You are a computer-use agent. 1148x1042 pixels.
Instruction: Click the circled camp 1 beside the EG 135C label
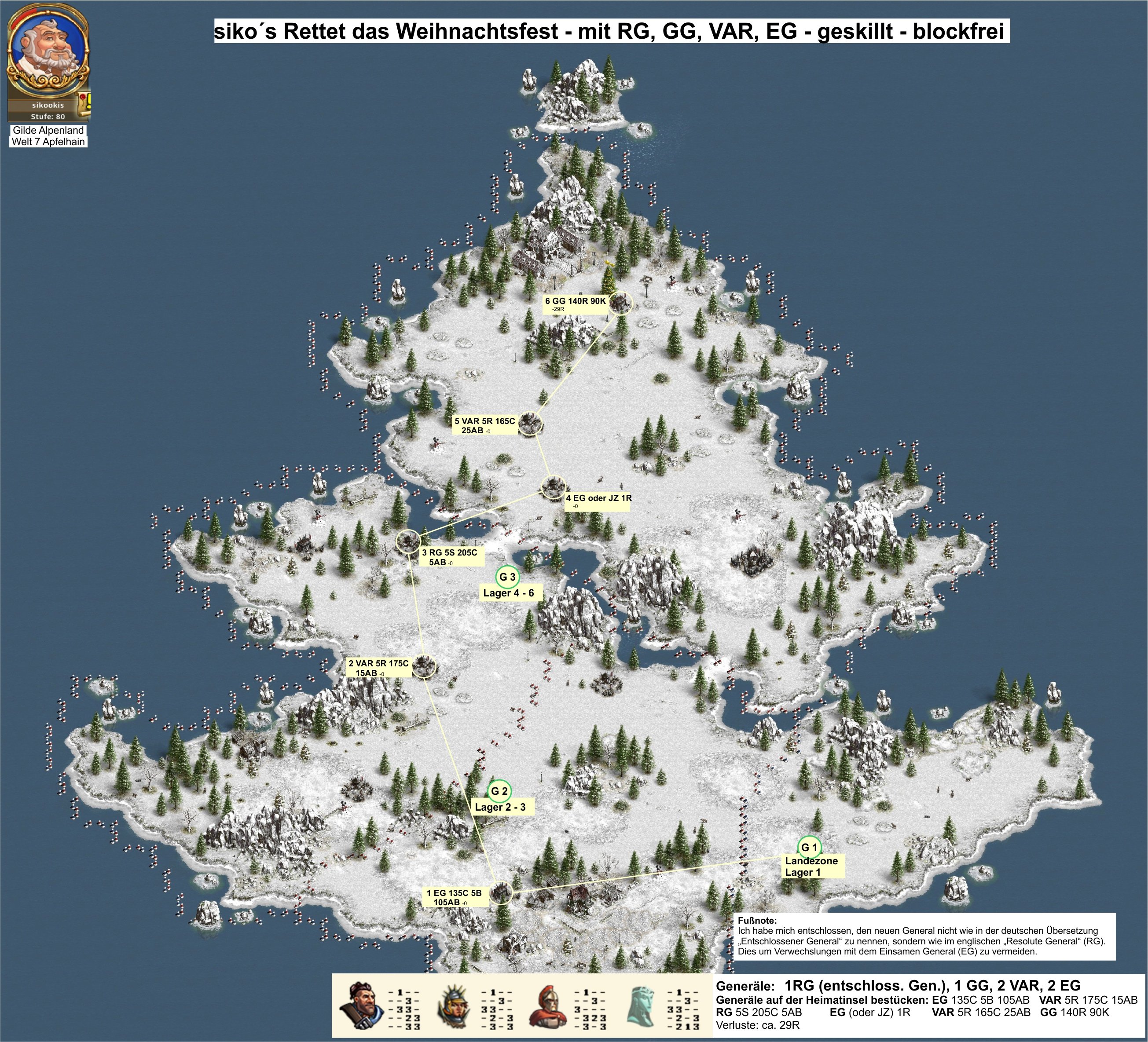pos(501,892)
